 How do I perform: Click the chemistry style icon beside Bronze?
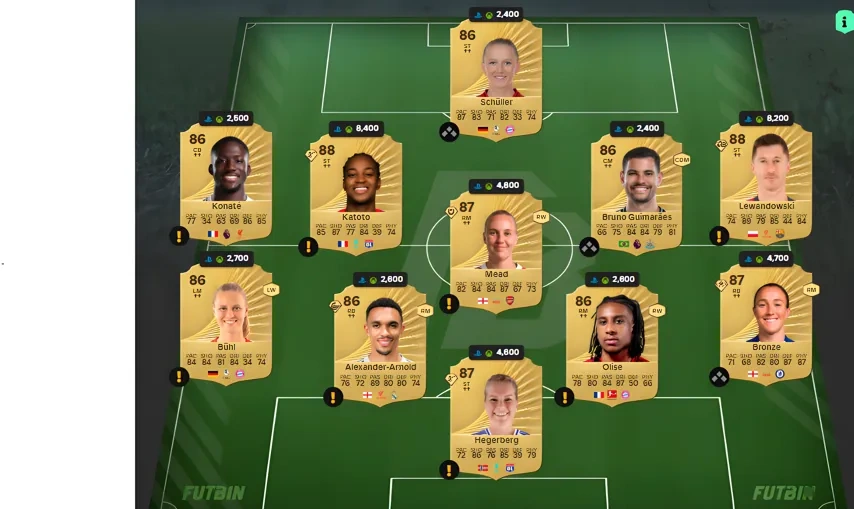point(719,377)
